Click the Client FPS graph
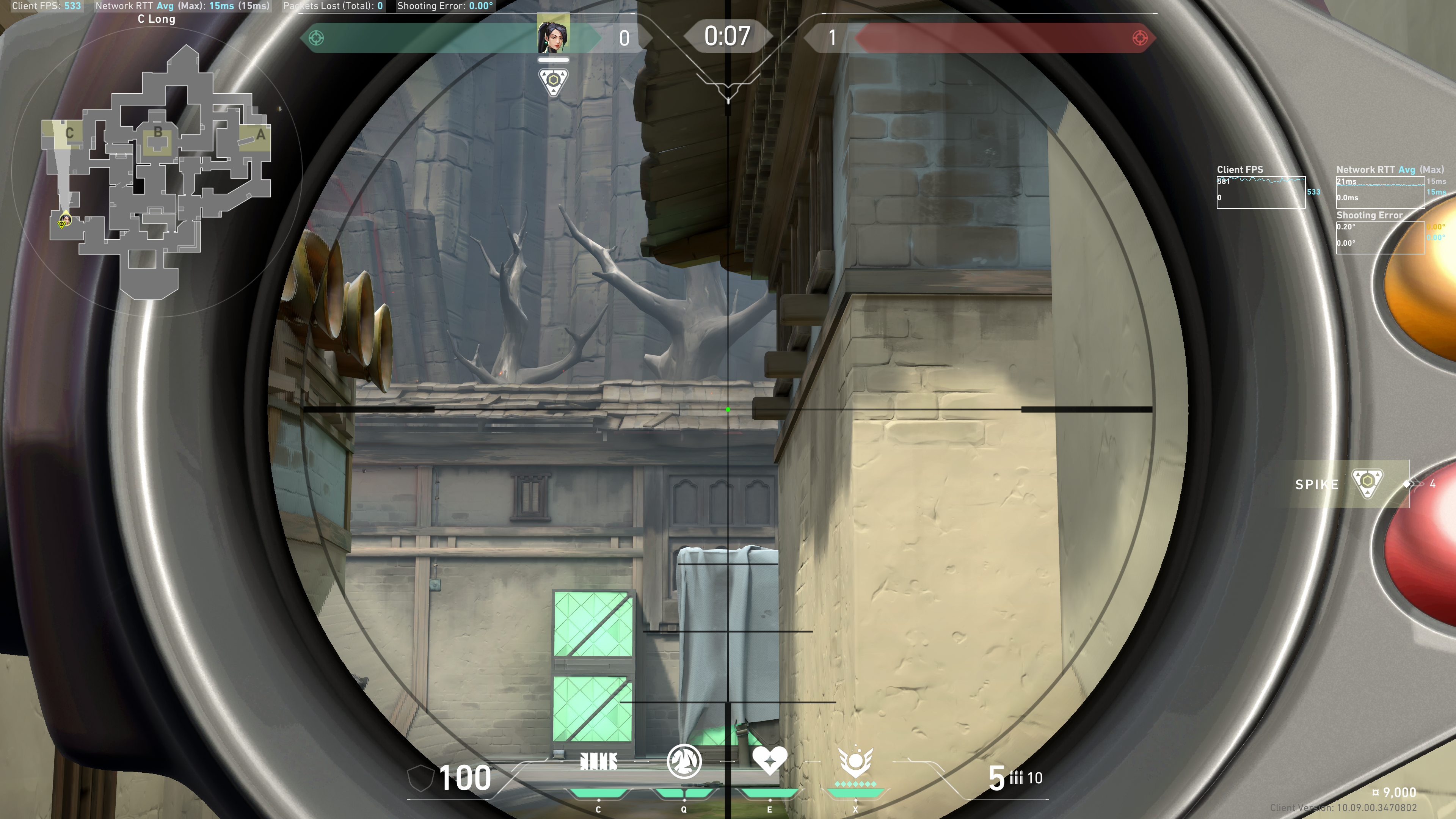1456x819 pixels. point(1260,192)
